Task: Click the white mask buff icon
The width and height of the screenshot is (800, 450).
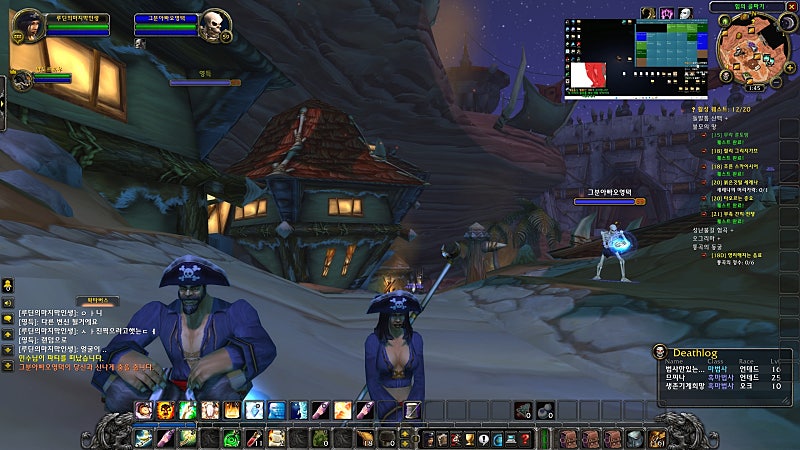Action: pyautogui.click(x=685, y=13)
